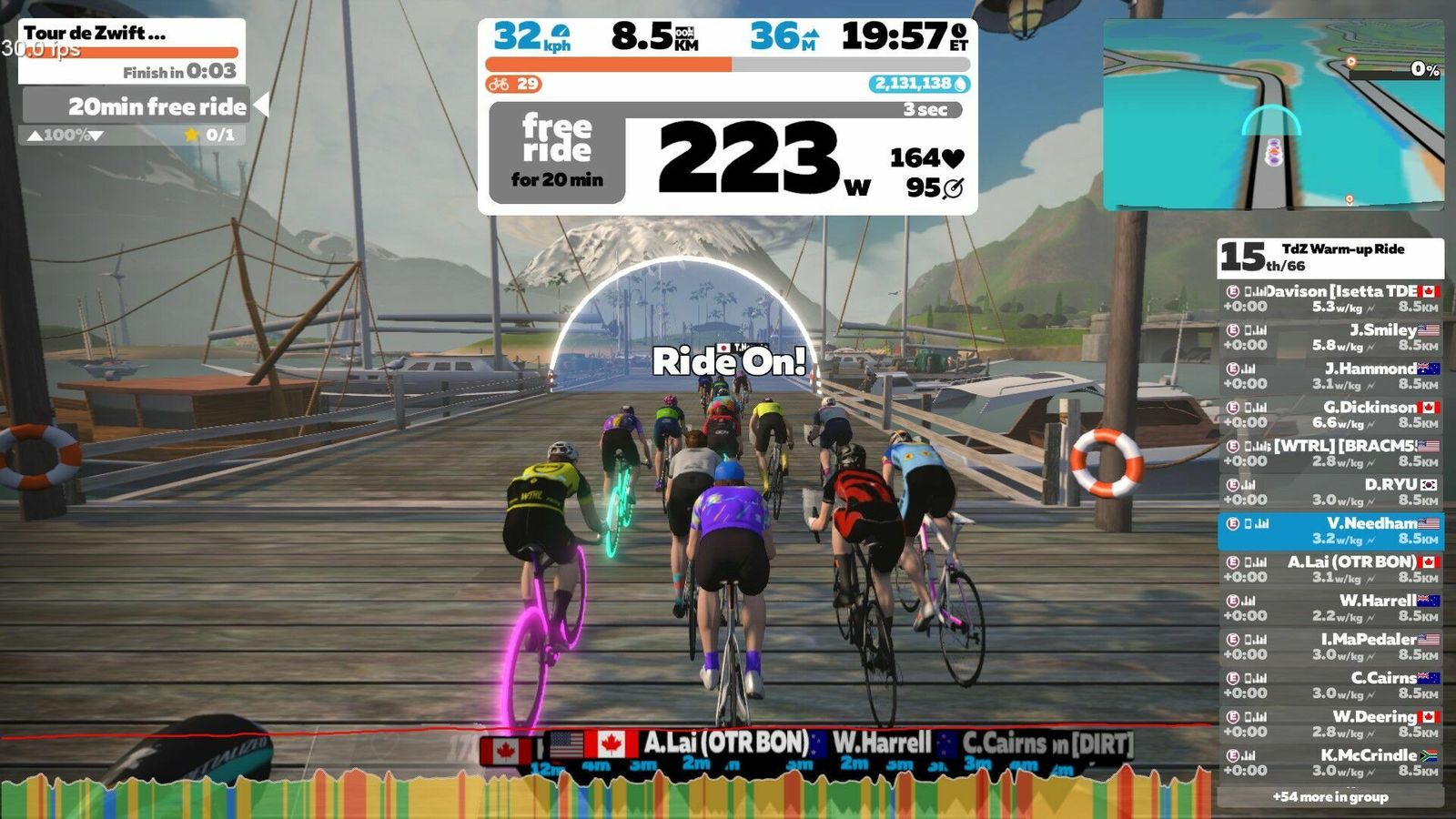The image size is (1456, 819).
Task: Select C.Cairns in the rider list
Action: coord(1330,685)
